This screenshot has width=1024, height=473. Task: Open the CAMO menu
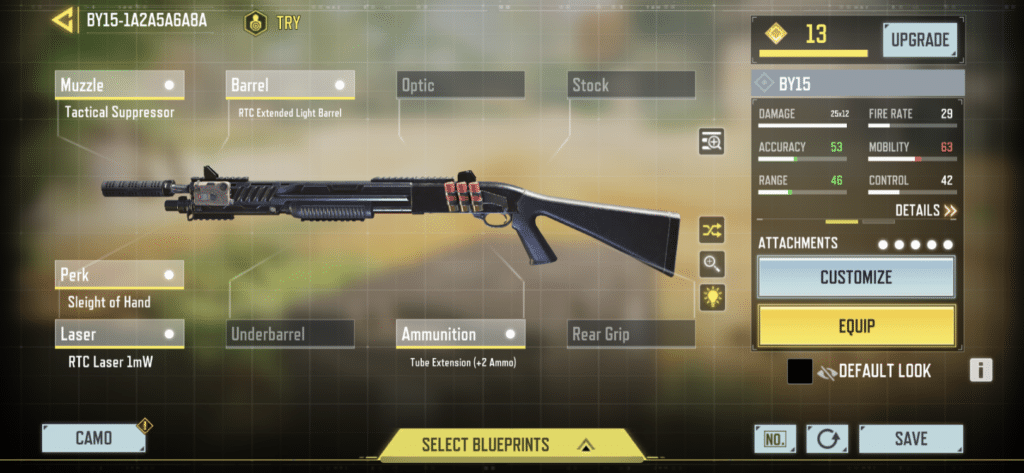pos(93,438)
